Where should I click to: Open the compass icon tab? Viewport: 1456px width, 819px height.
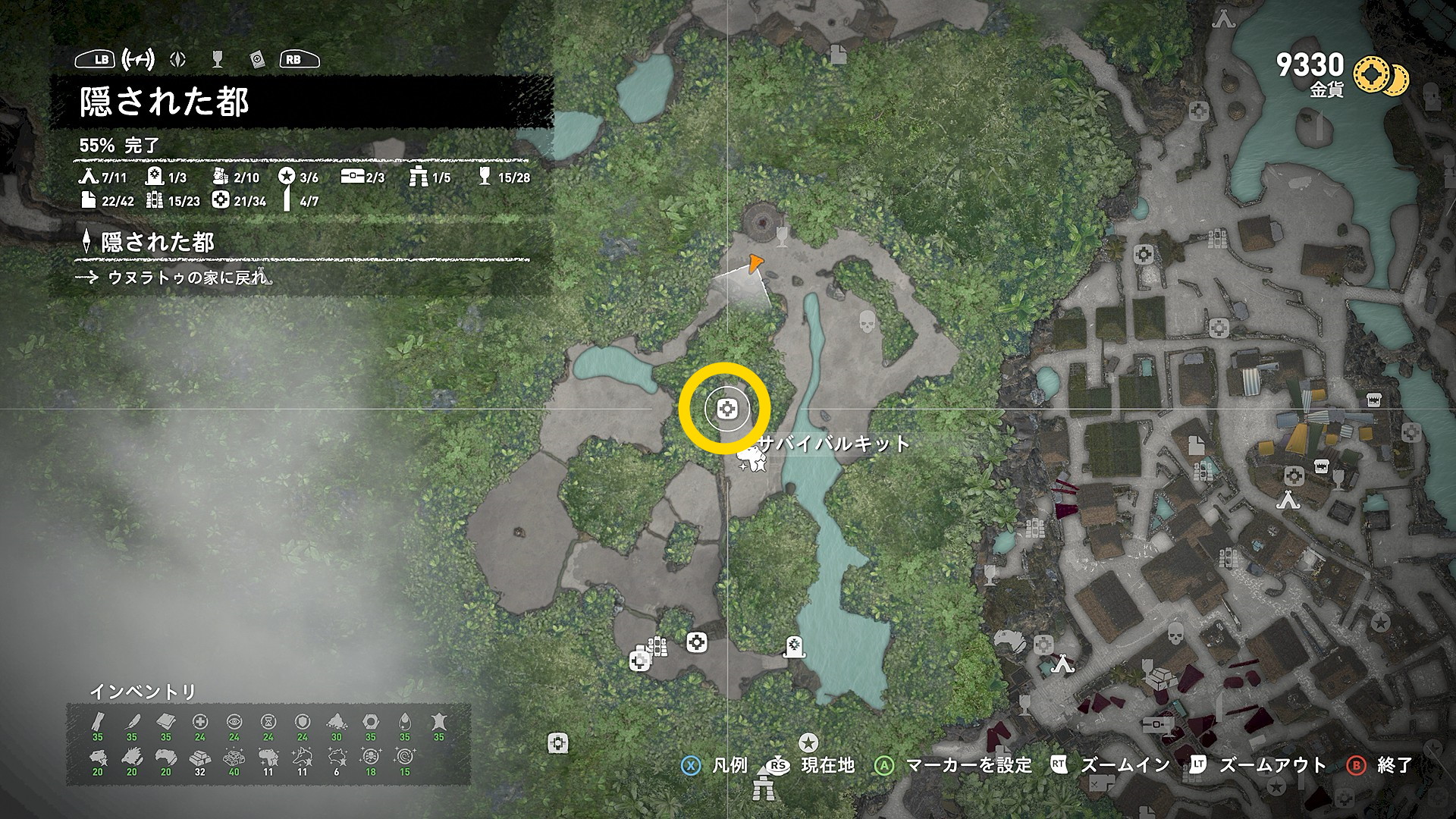coord(178,59)
